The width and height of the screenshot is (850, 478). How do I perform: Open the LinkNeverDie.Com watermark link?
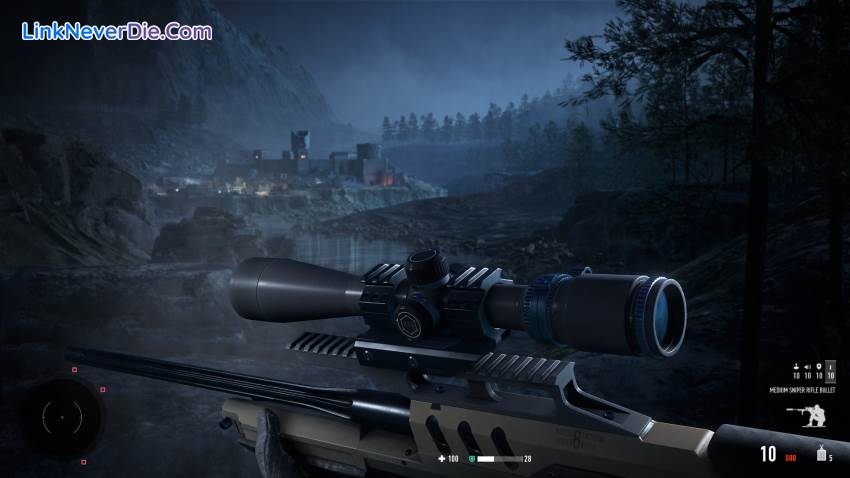117,32
